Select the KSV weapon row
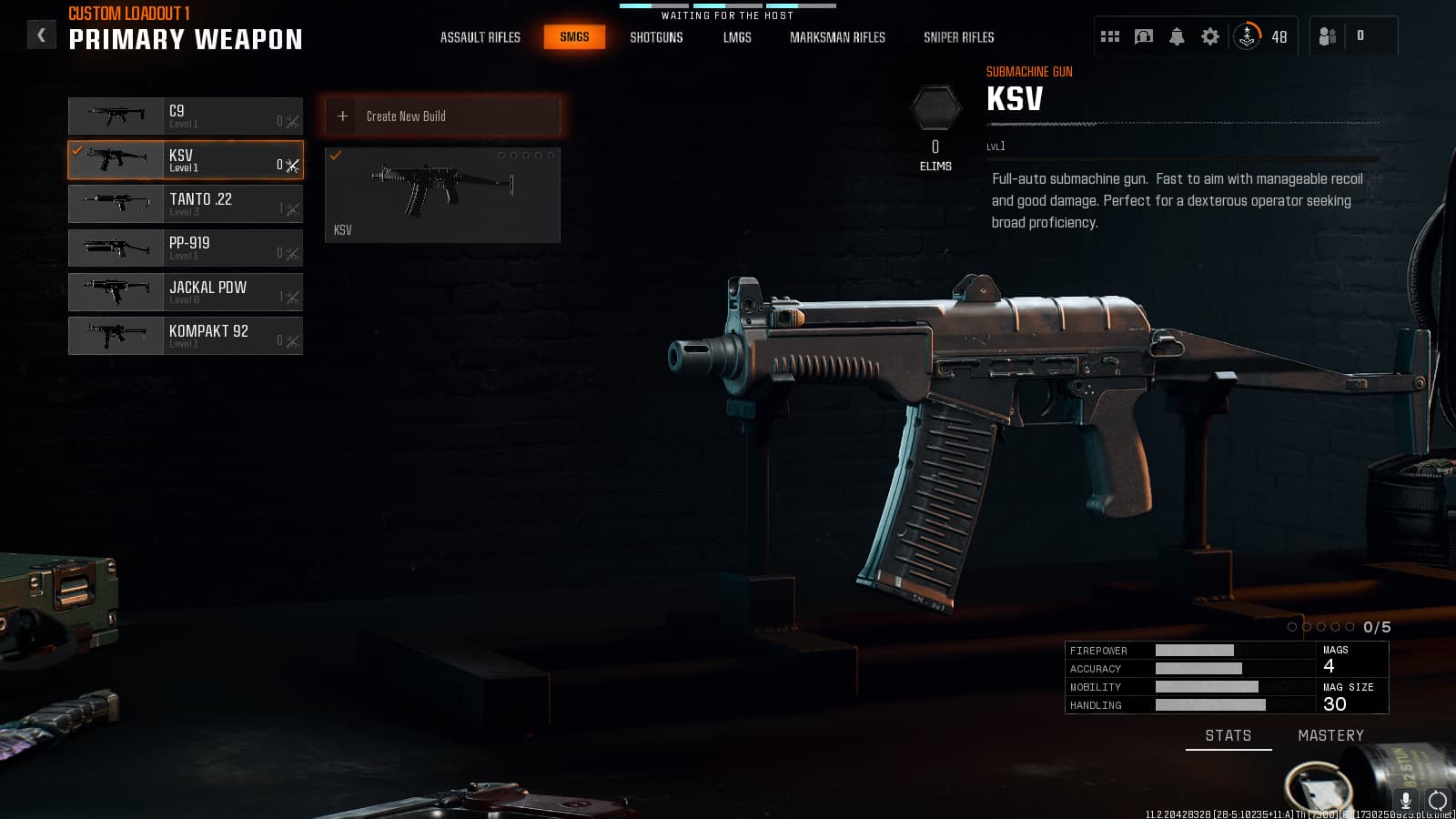 [x=186, y=160]
